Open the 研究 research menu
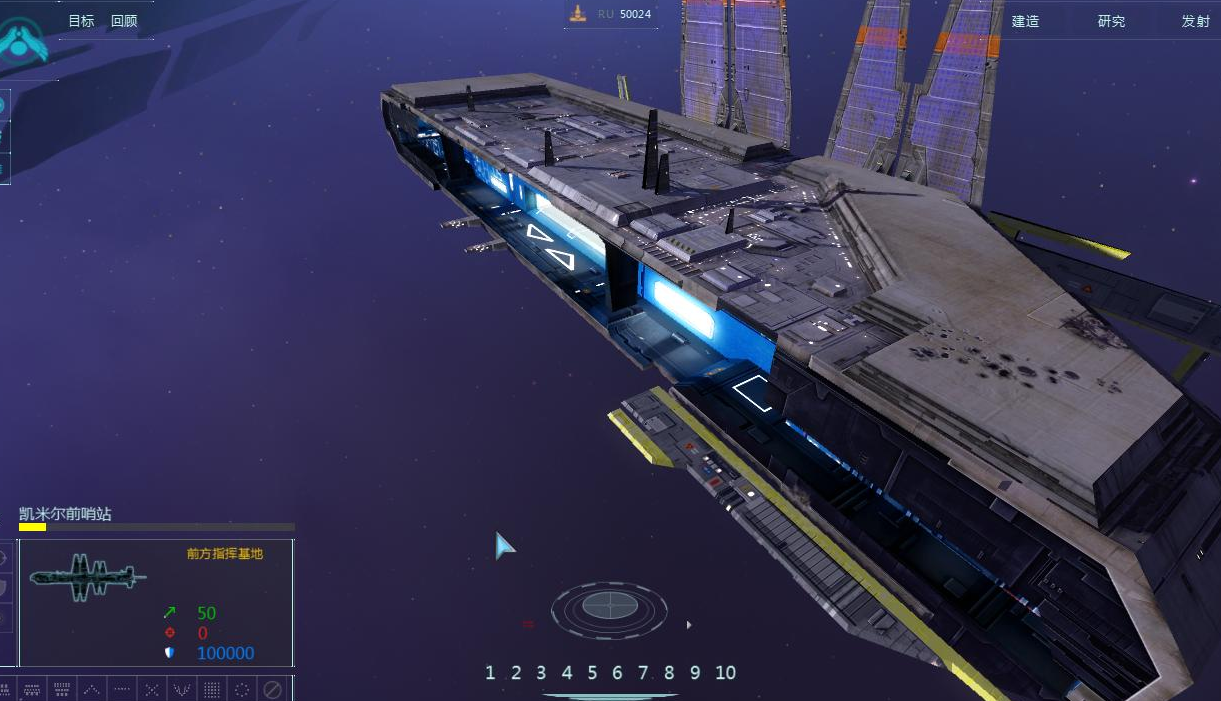Image resolution: width=1221 pixels, height=701 pixels. click(x=1111, y=21)
